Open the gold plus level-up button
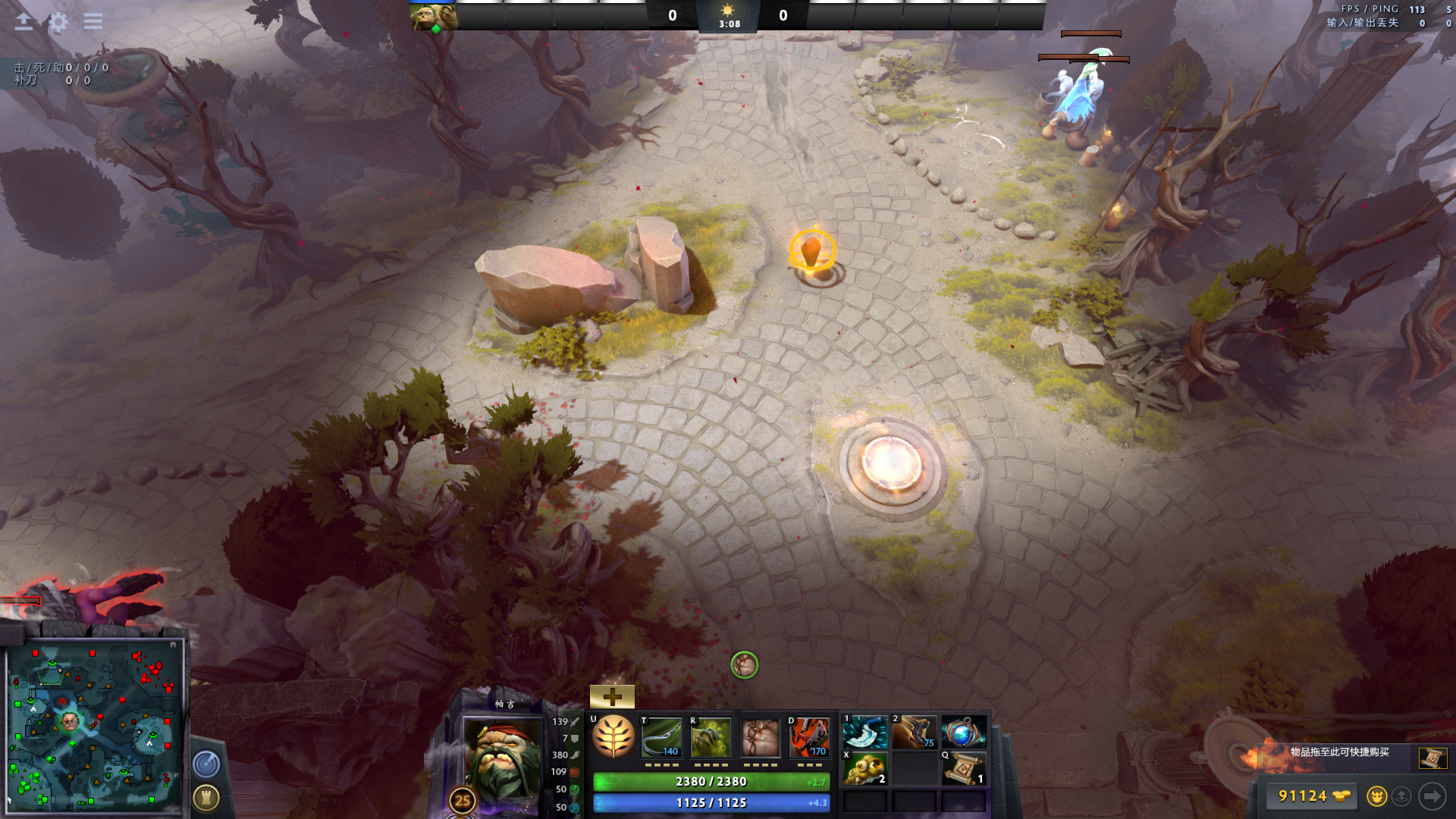Image resolution: width=1456 pixels, height=819 pixels. click(612, 696)
